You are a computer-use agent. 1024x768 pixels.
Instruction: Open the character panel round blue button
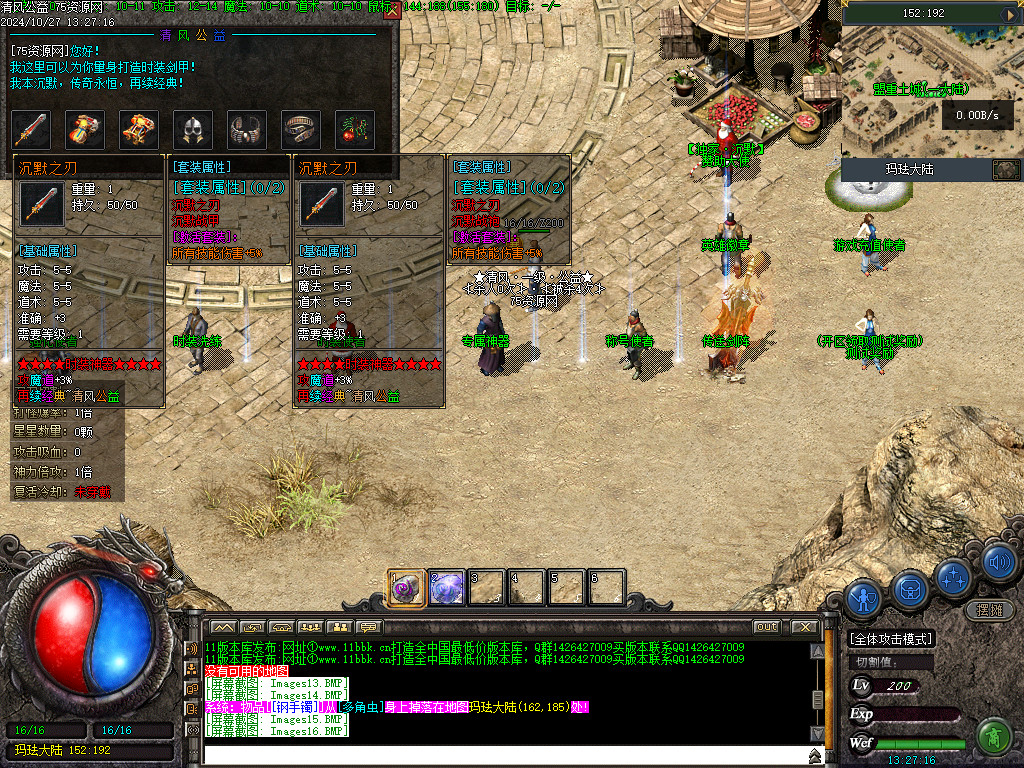[x=863, y=598]
